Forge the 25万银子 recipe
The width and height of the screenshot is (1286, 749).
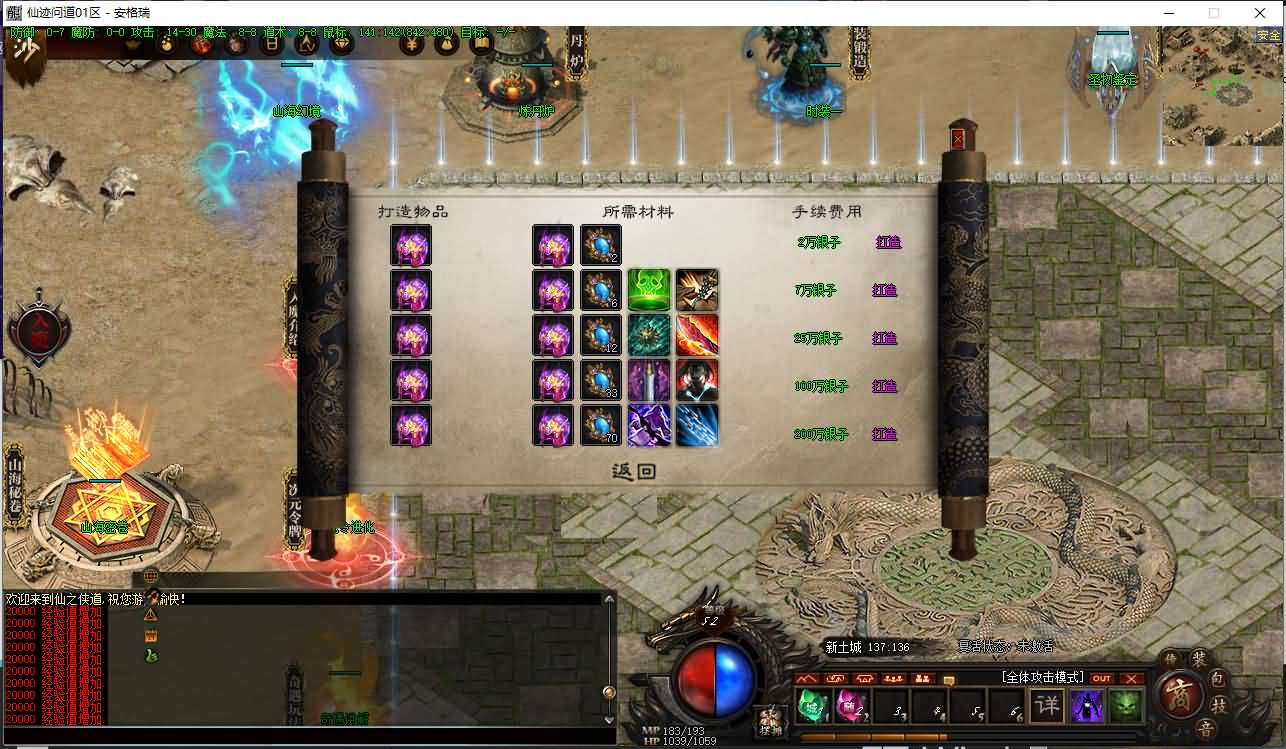pyautogui.click(x=885, y=338)
